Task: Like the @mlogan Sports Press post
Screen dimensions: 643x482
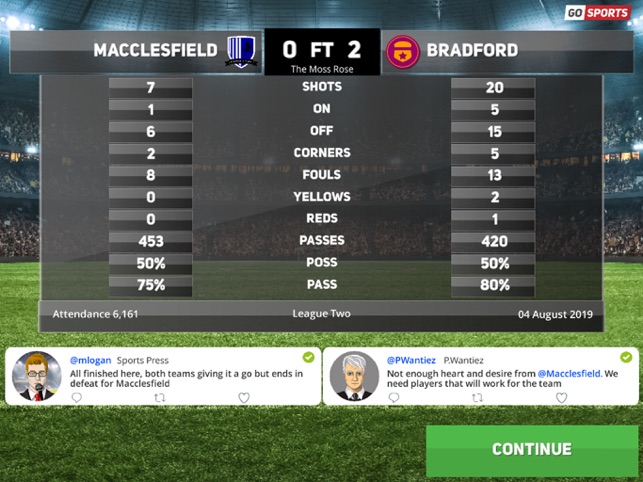Action: click(243, 397)
